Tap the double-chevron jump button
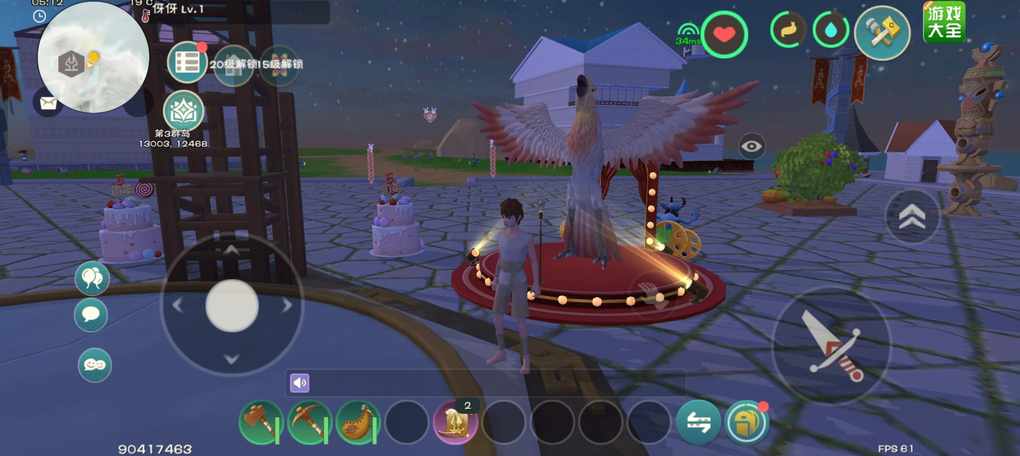The image size is (1020, 456). pyautogui.click(x=912, y=217)
